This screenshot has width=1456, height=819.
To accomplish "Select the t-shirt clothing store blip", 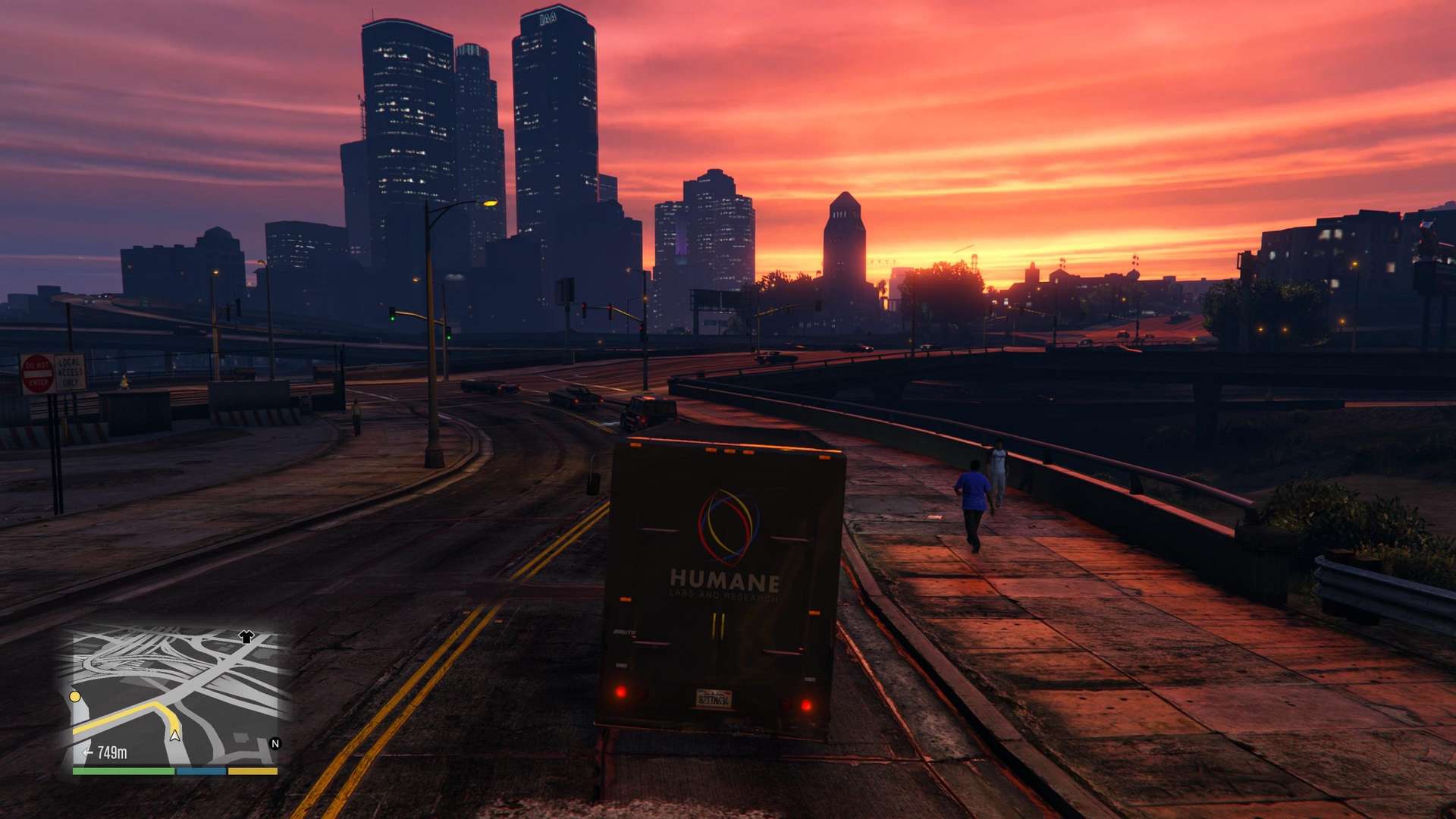I will [x=246, y=637].
